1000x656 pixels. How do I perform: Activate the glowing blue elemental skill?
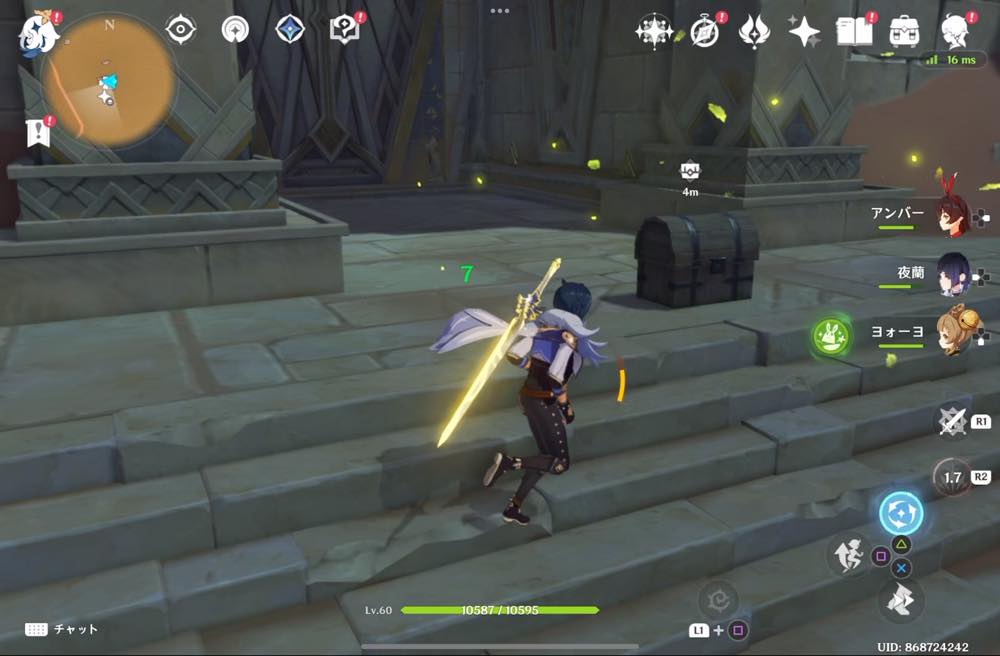click(x=900, y=514)
